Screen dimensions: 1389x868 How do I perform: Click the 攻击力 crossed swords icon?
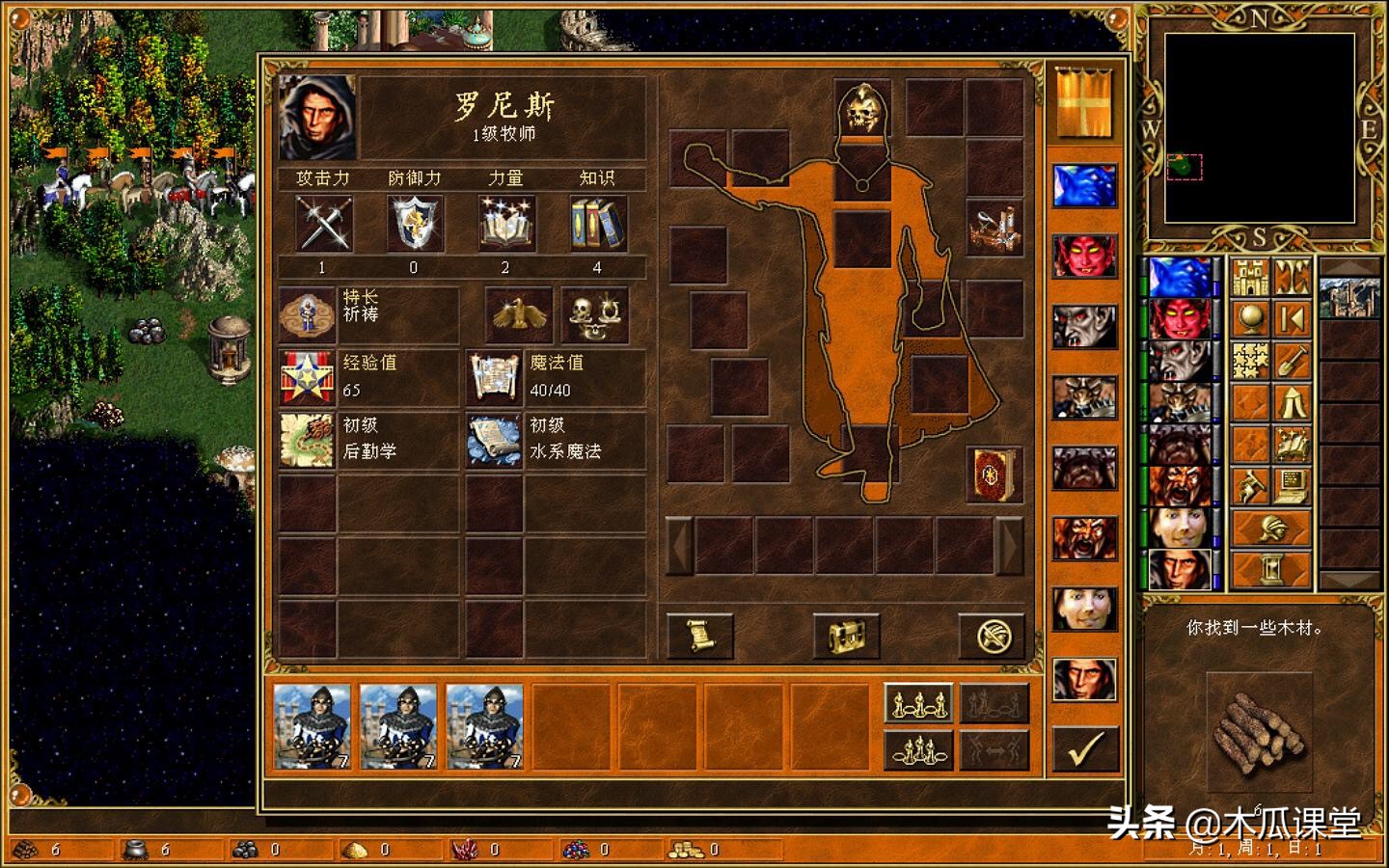point(322,224)
